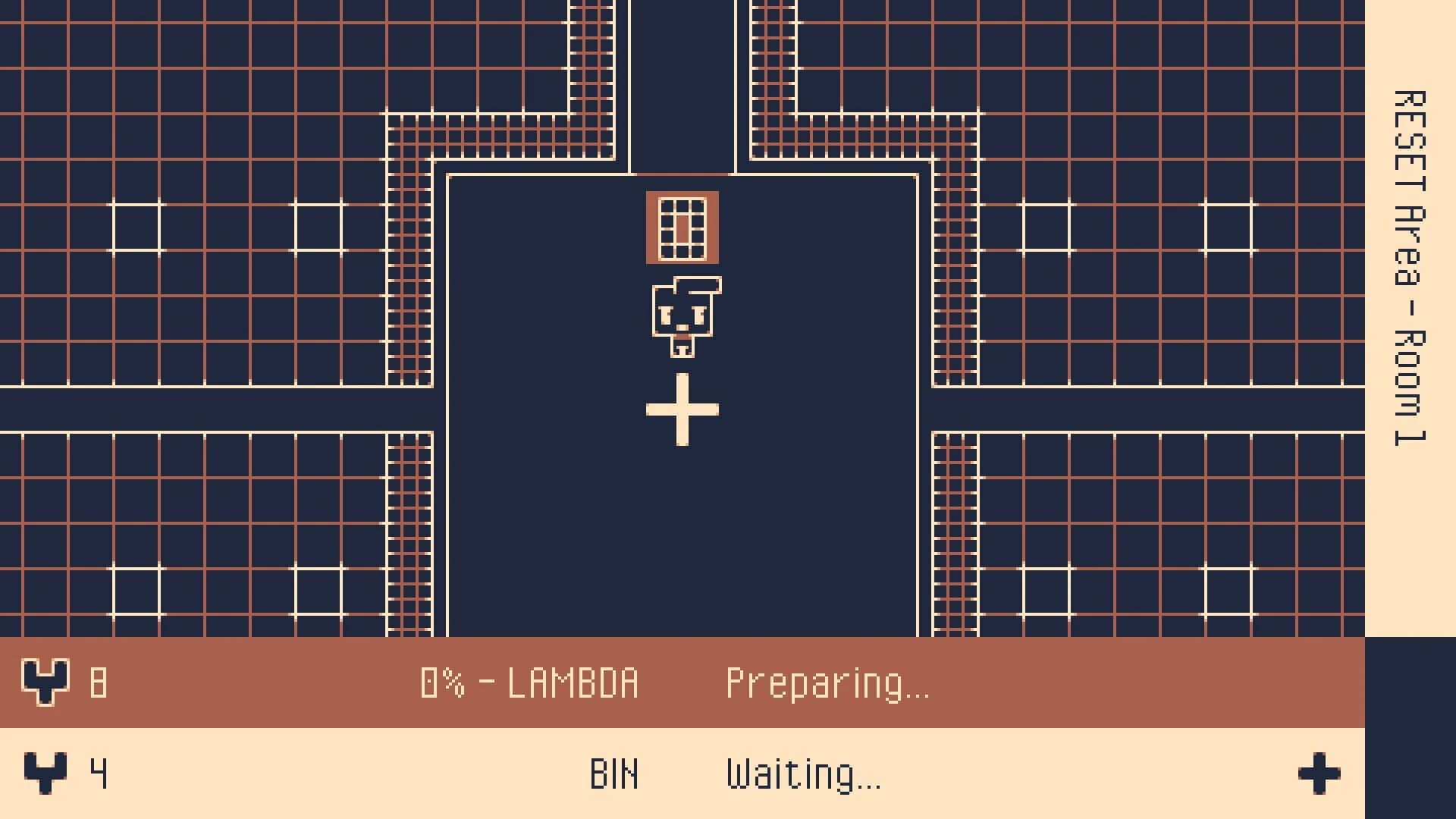Click the dense grid patch left of the room
Viewport: 1456px width, 819px height.
[x=409, y=265]
